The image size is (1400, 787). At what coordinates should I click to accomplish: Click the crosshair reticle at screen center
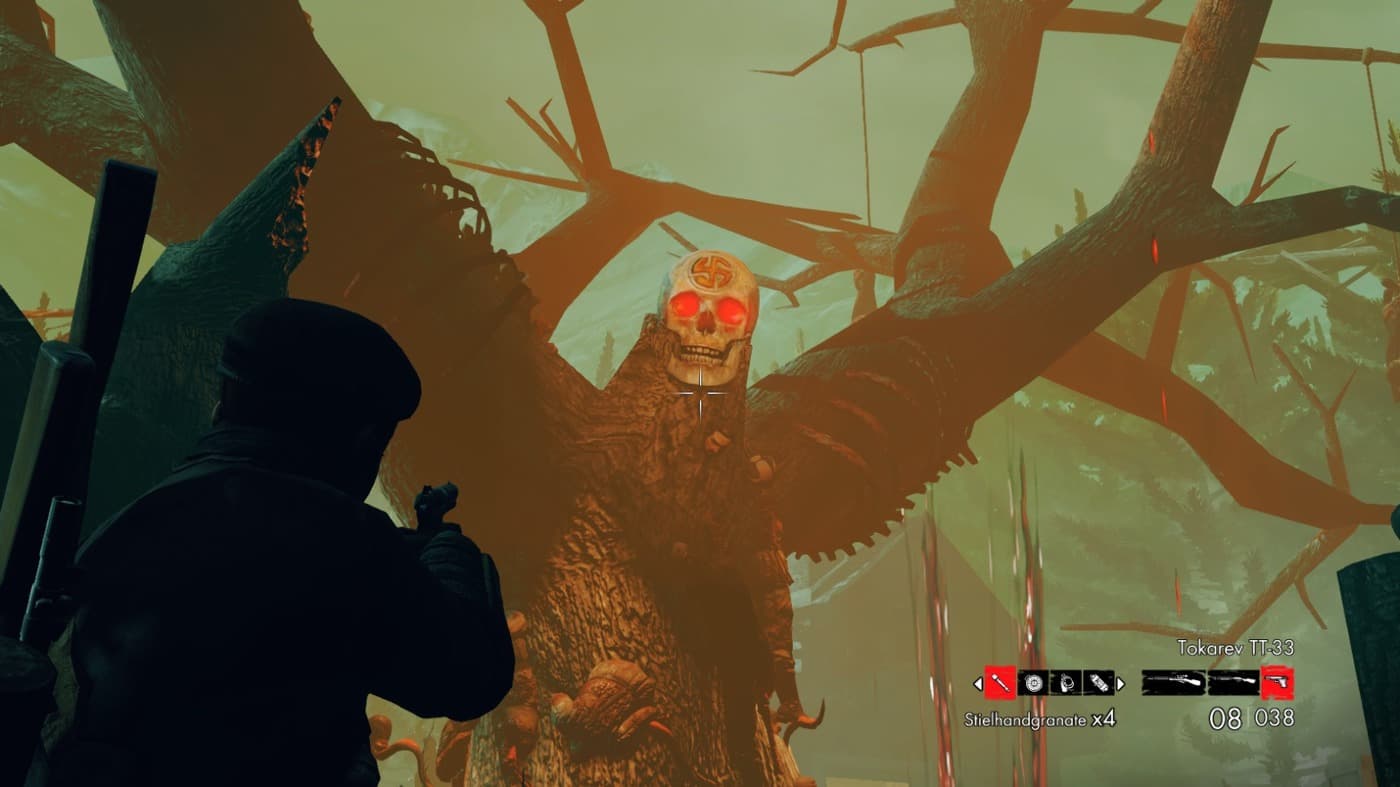click(x=700, y=393)
